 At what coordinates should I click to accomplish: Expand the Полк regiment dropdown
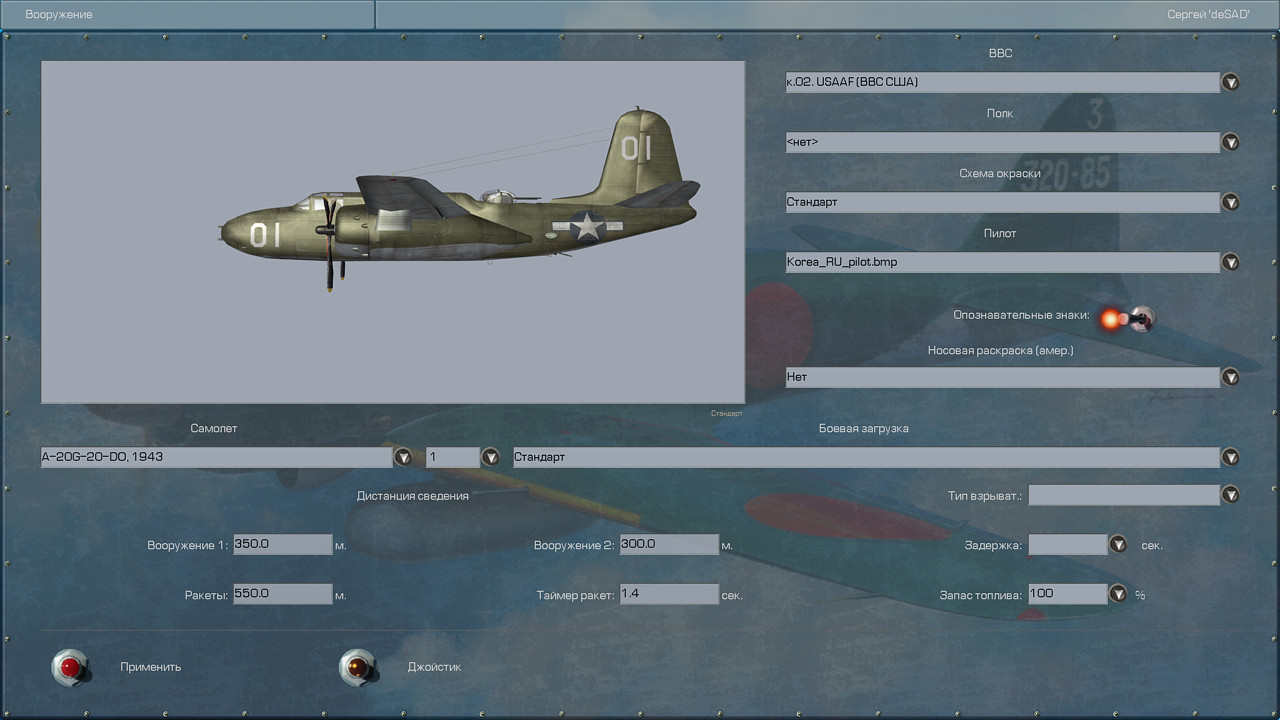click(x=1230, y=142)
